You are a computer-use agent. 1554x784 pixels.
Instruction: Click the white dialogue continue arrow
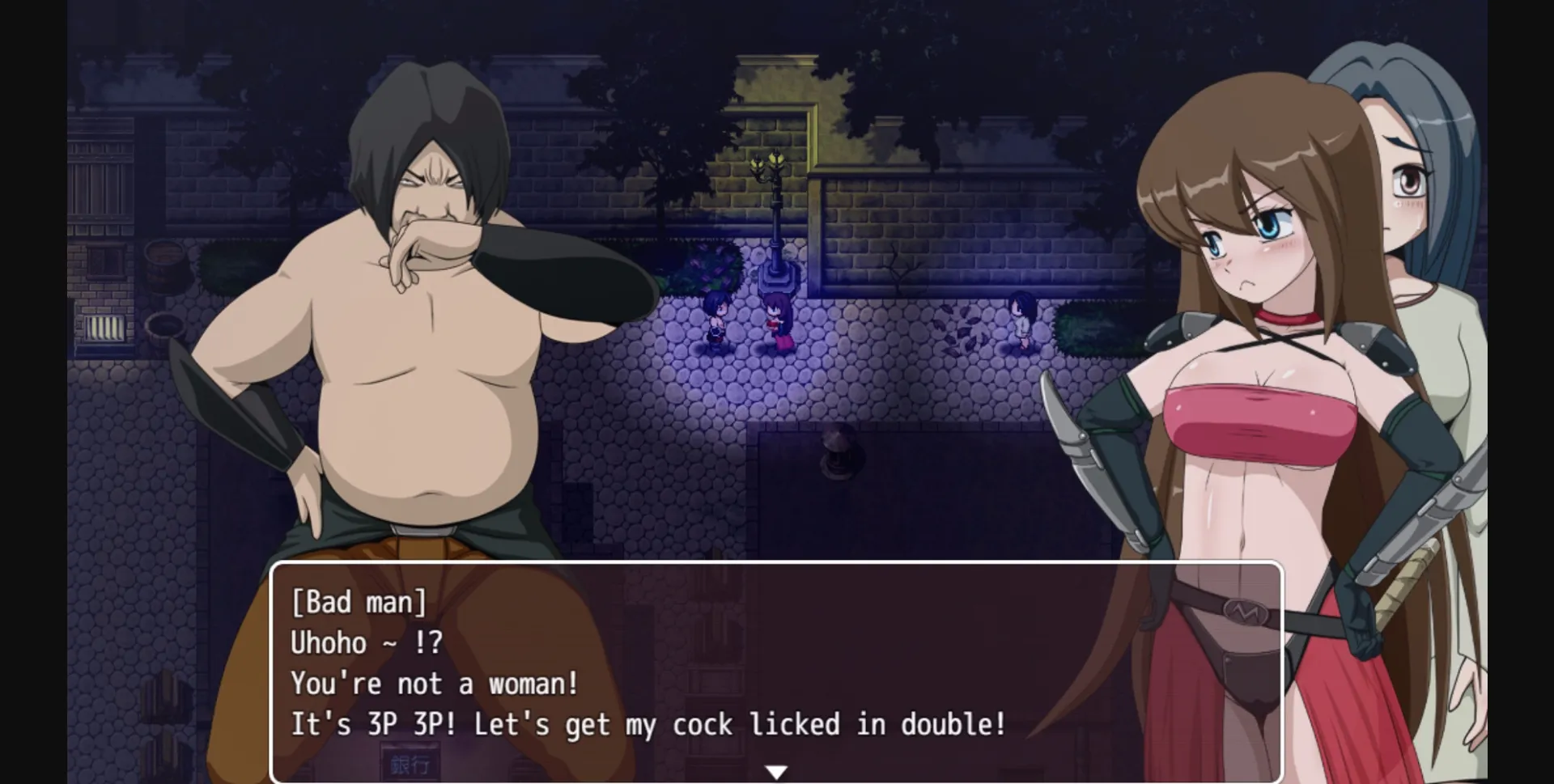776,772
